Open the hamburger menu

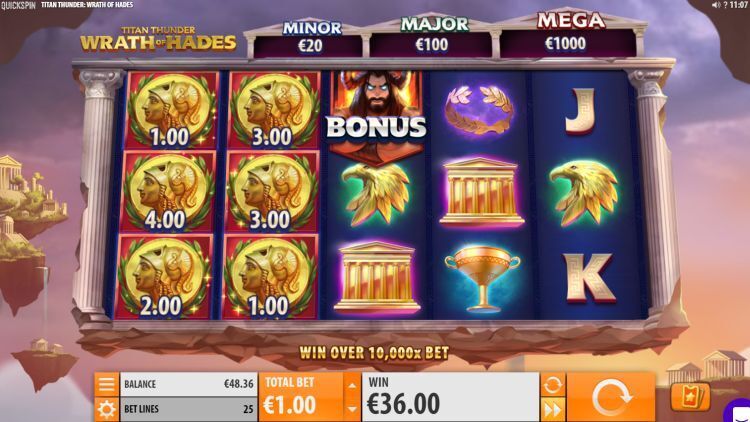tap(106, 384)
